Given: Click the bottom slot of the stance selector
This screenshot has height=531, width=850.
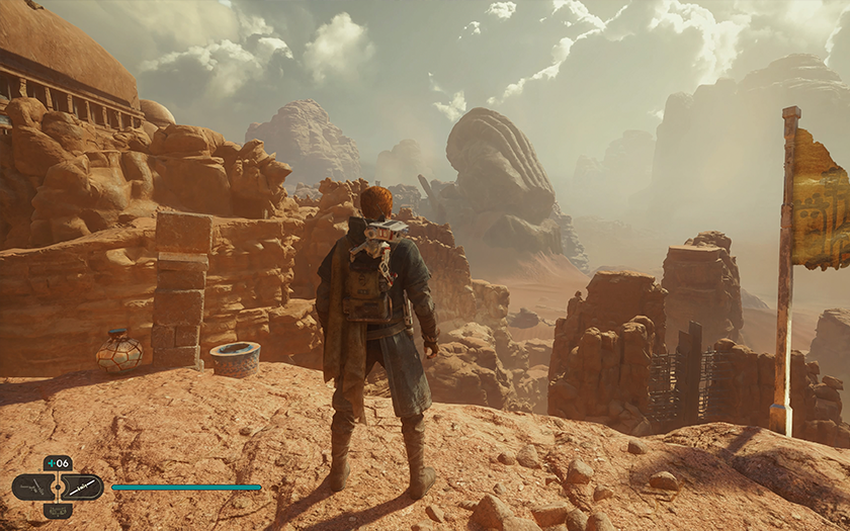Looking at the screenshot, I should pos(58,509).
